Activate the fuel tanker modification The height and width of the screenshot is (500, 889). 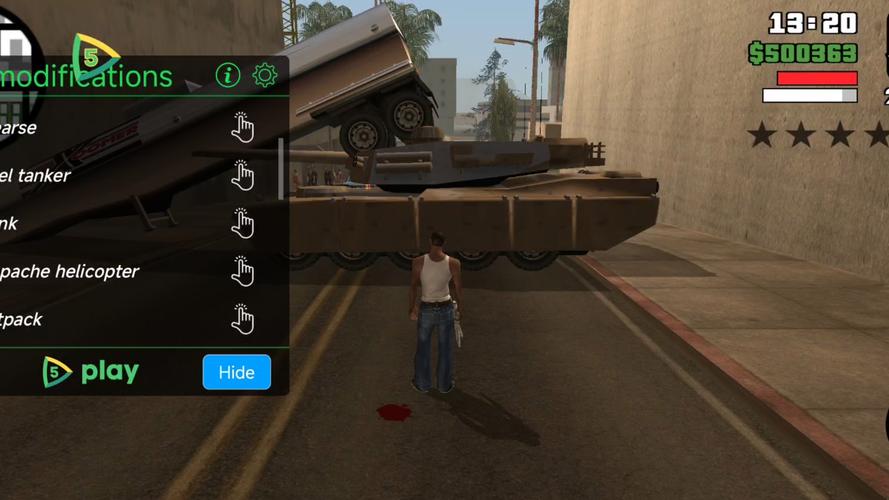(242, 175)
